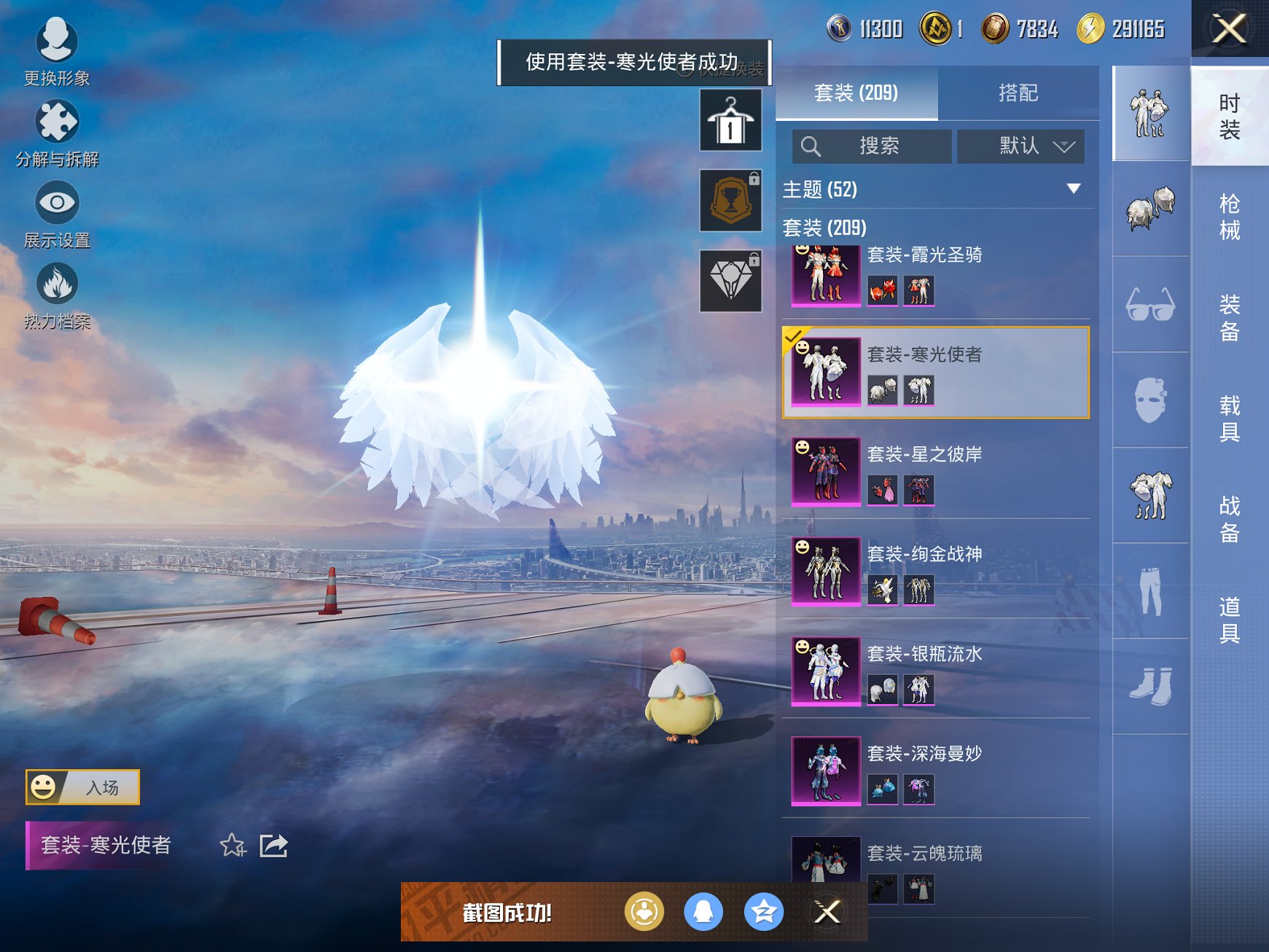The image size is (1269, 952).
Task: Share screenshot via the QQ icon
Action: pyautogui.click(x=703, y=911)
